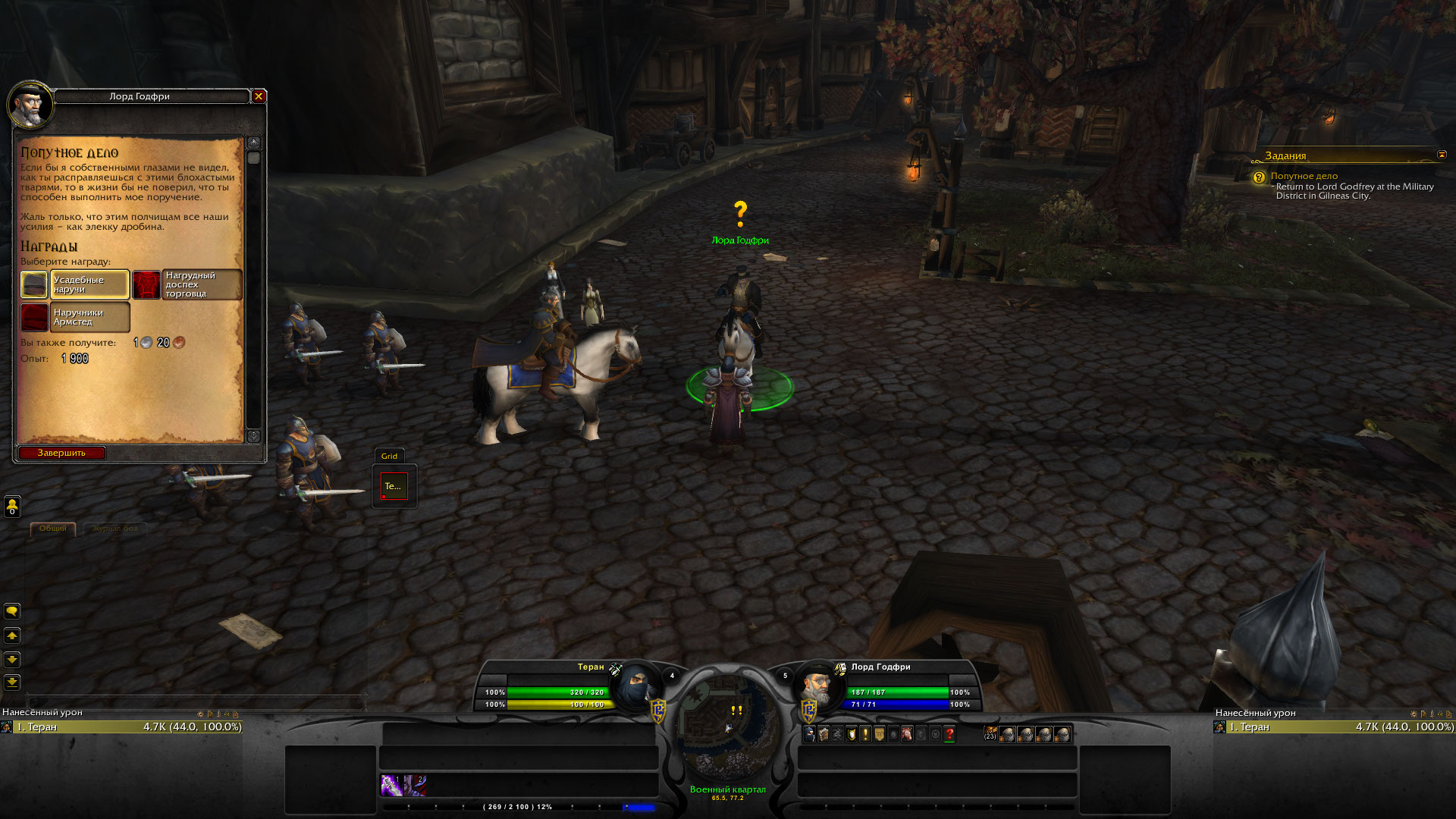Switch to the Общий chat tab
This screenshot has width=1456, height=819.
point(53,529)
